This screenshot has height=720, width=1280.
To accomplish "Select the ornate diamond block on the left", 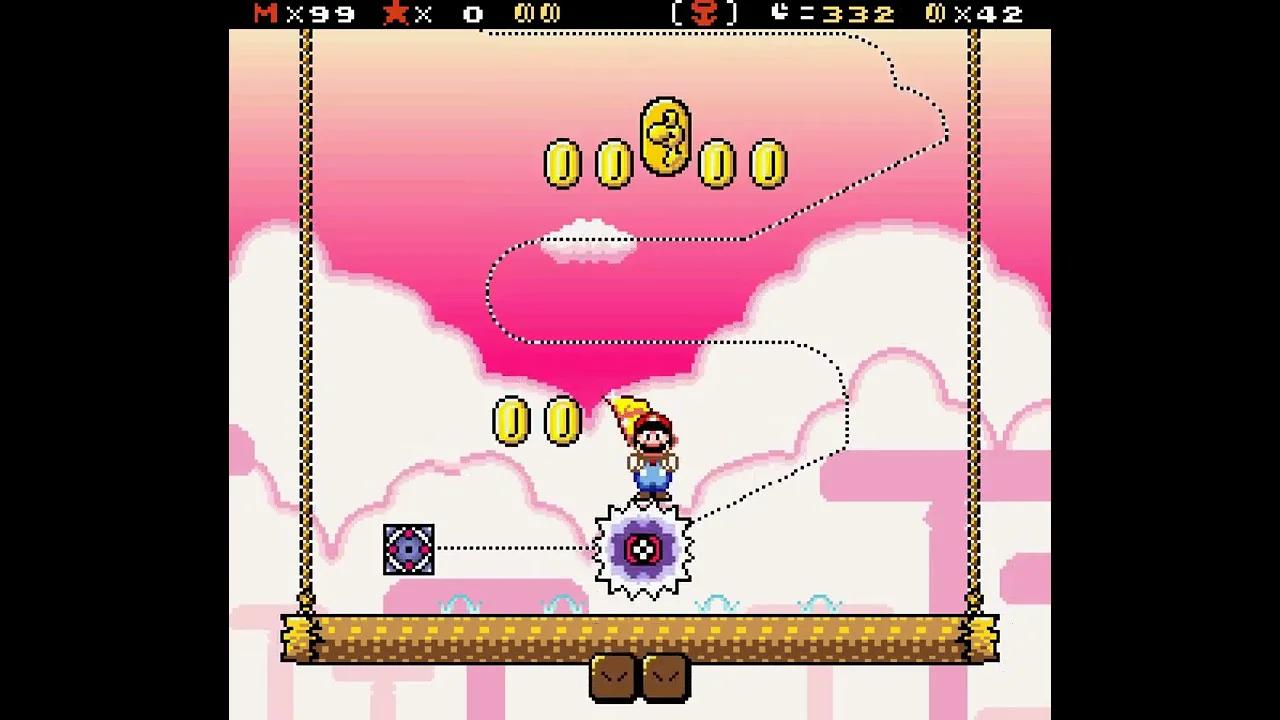I will [409, 549].
